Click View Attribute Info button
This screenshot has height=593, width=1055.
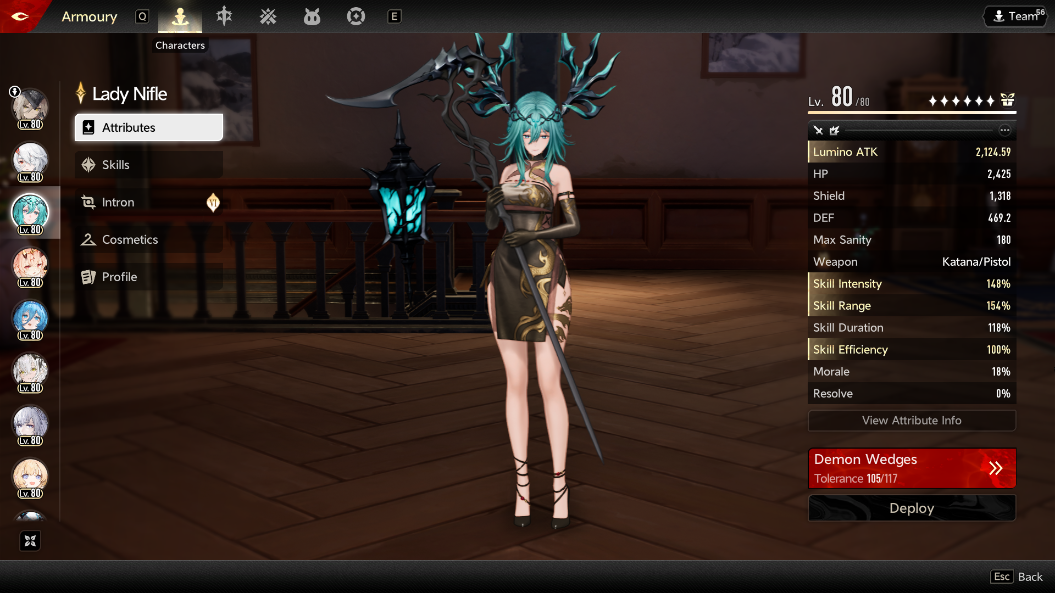911,421
